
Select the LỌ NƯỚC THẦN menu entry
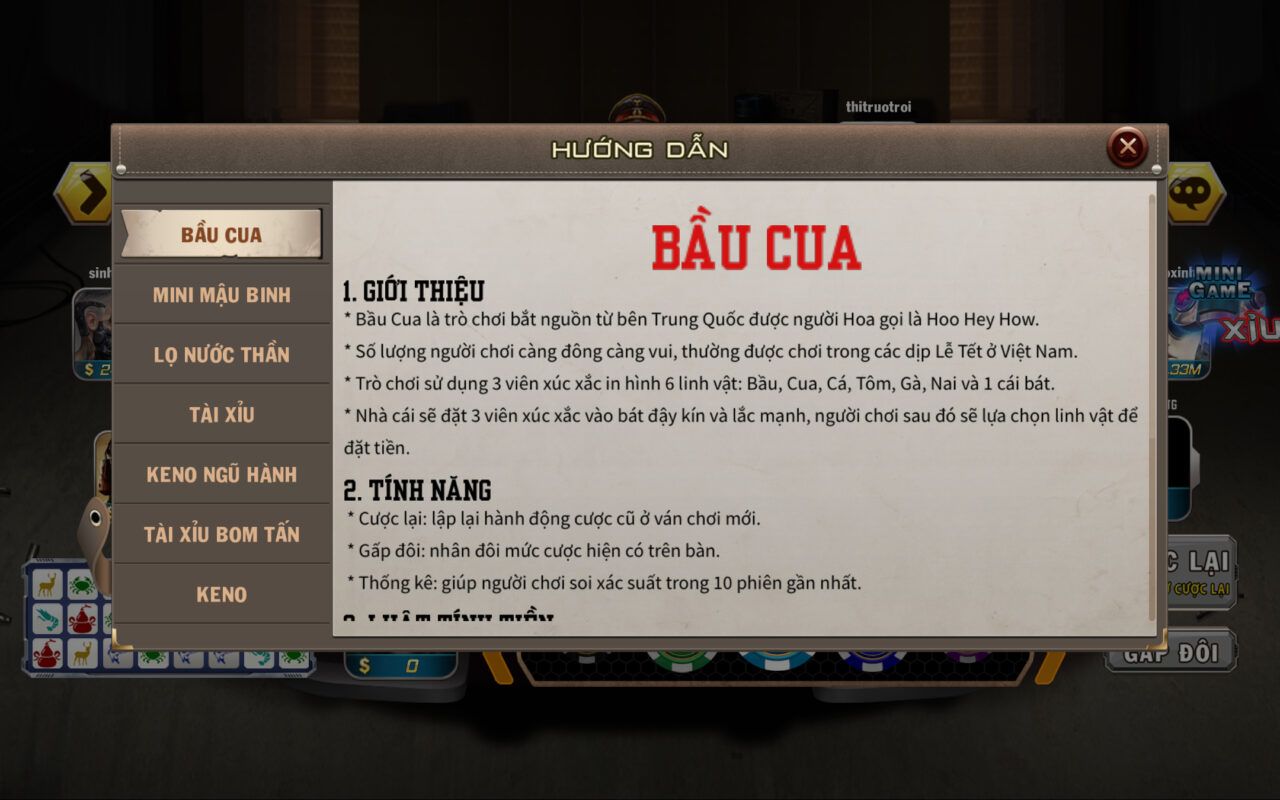(x=221, y=354)
